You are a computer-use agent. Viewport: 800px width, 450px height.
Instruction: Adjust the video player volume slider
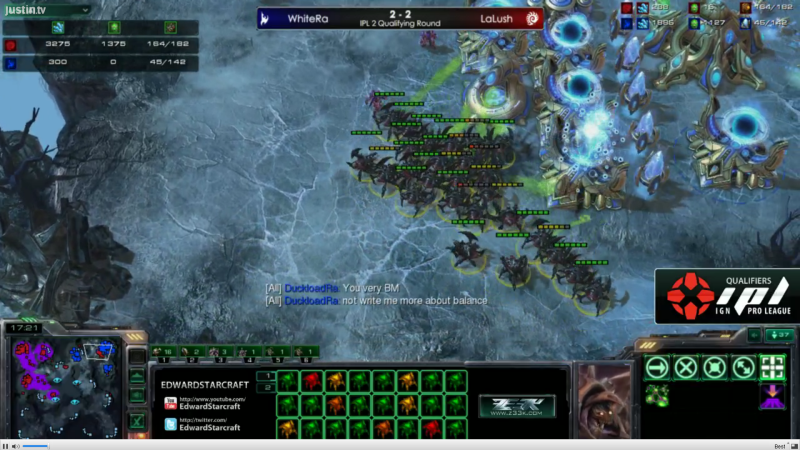(x=45, y=445)
